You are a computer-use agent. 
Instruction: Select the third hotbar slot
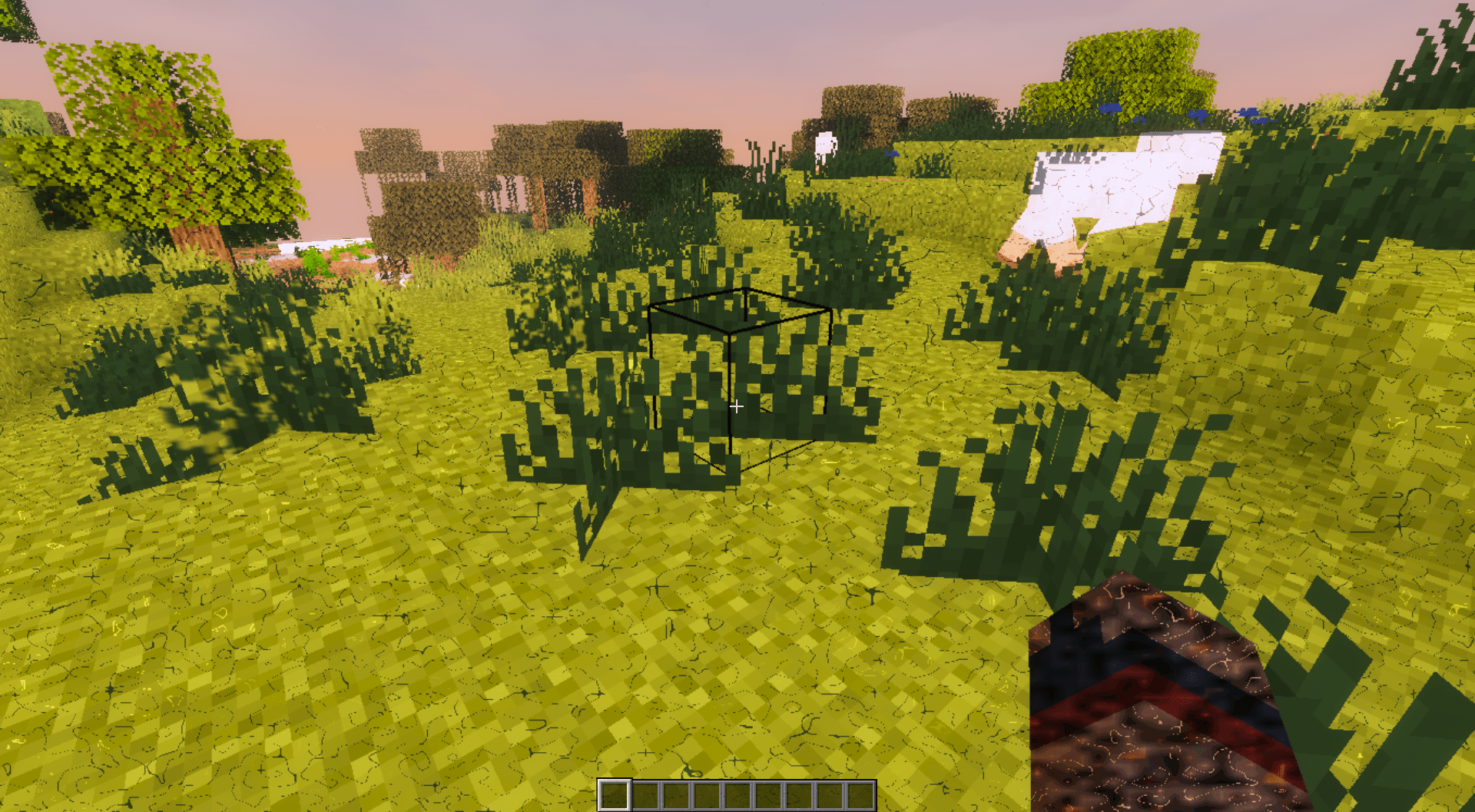(676, 794)
